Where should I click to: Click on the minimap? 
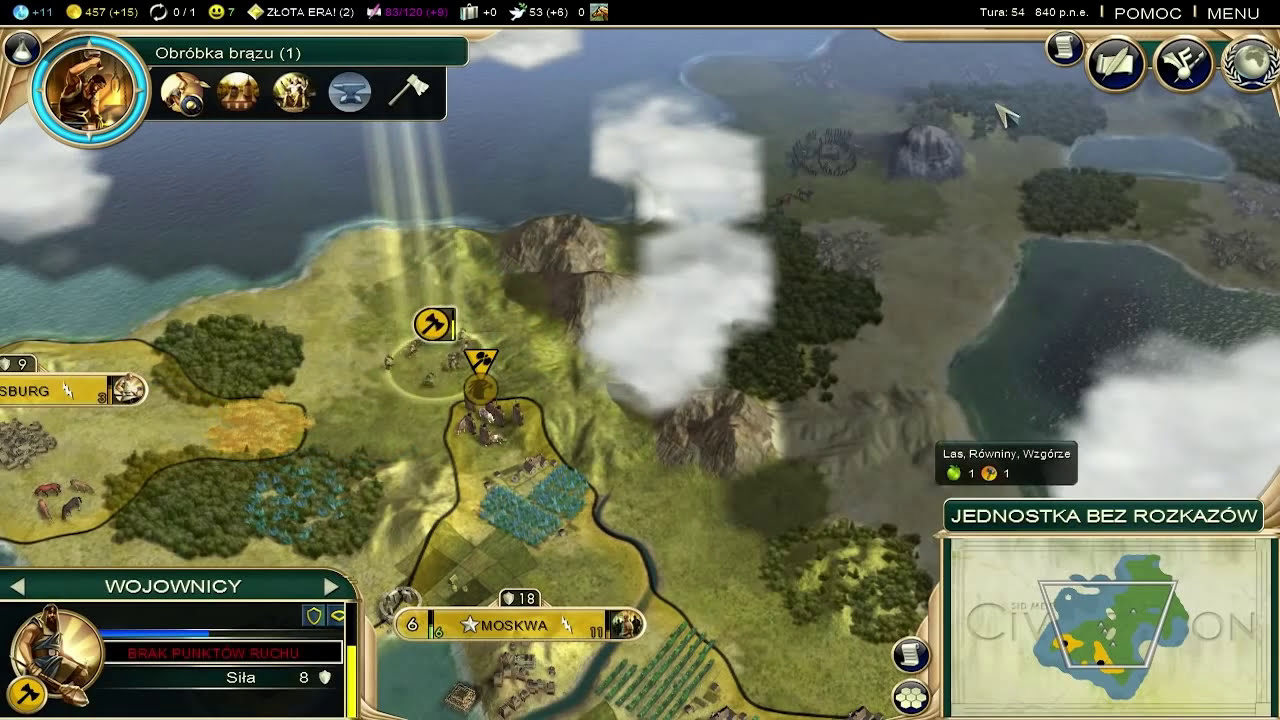click(1108, 627)
